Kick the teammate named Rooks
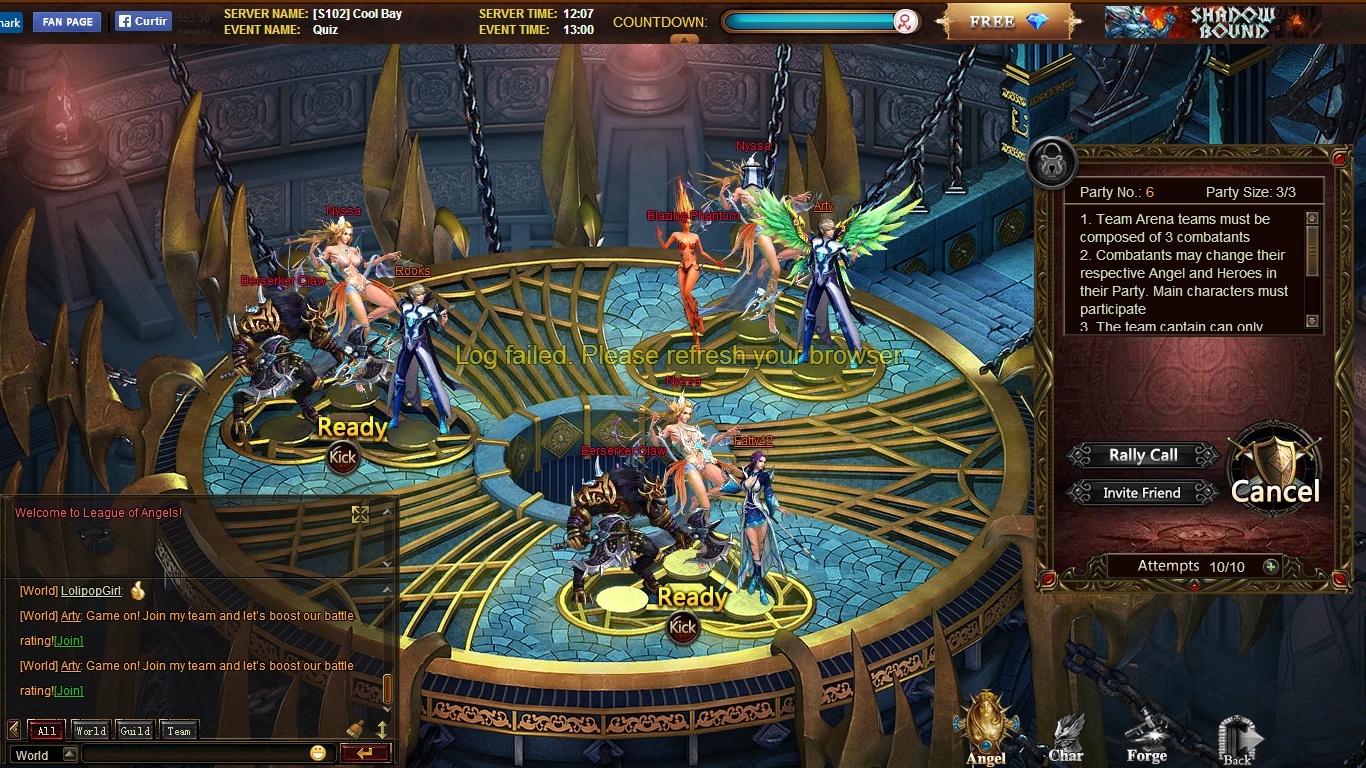Image resolution: width=1366 pixels, height=768 pixels. pyautogui.click(x=343, y=457)
